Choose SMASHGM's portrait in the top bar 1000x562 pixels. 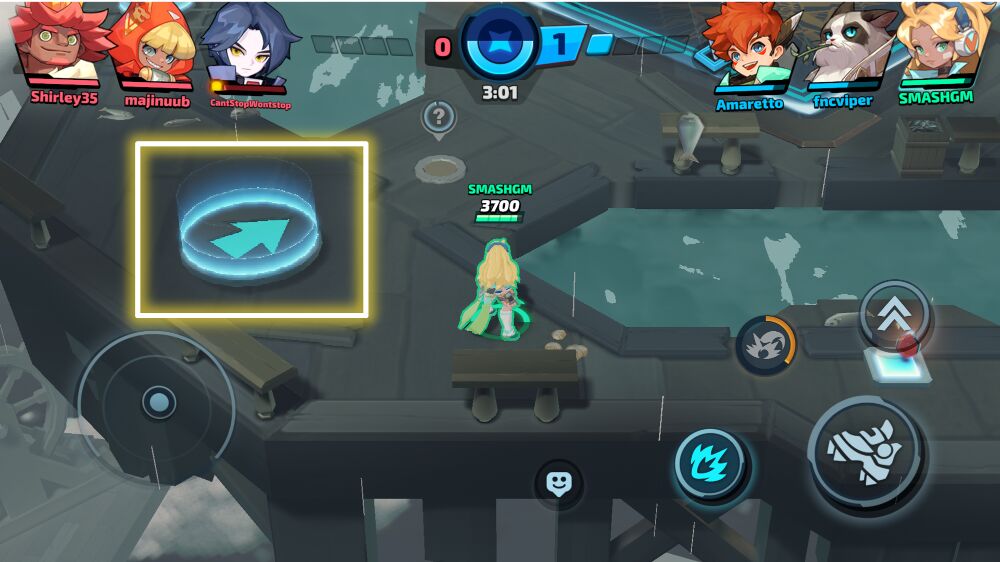pos(935,45)
